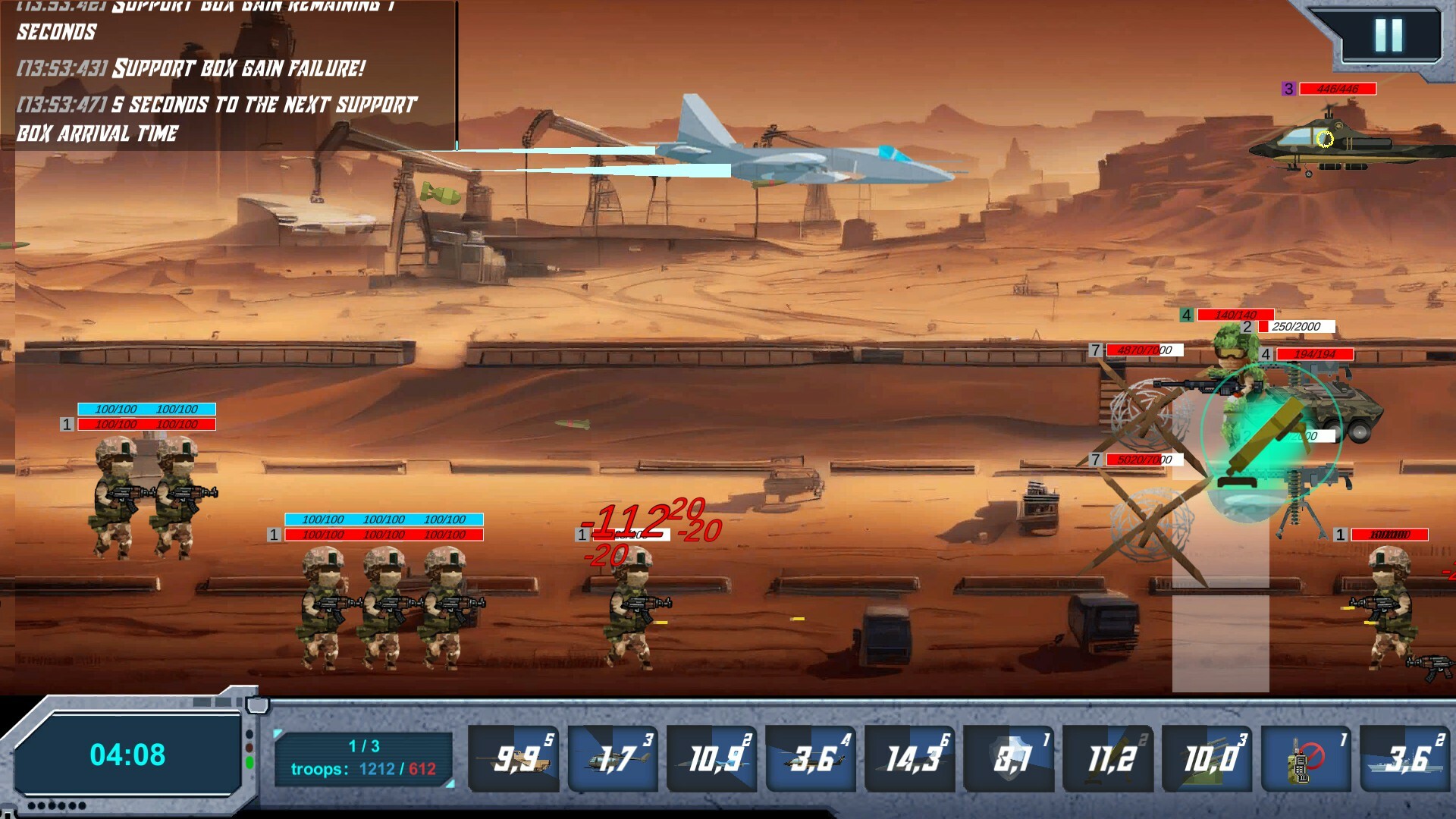Screen dimensions: 1456x819
Task: Select the radio jammer support item
Action: pyautogui.click(x=1306, y=757)
